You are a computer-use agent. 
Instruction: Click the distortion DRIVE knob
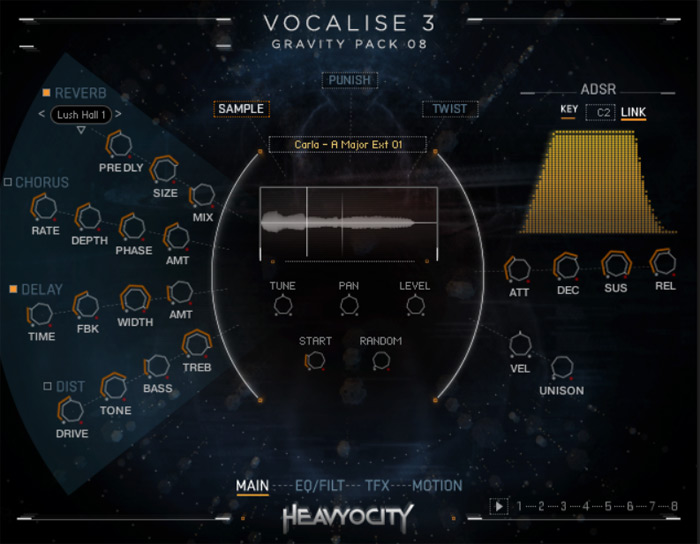click(71, 410)
